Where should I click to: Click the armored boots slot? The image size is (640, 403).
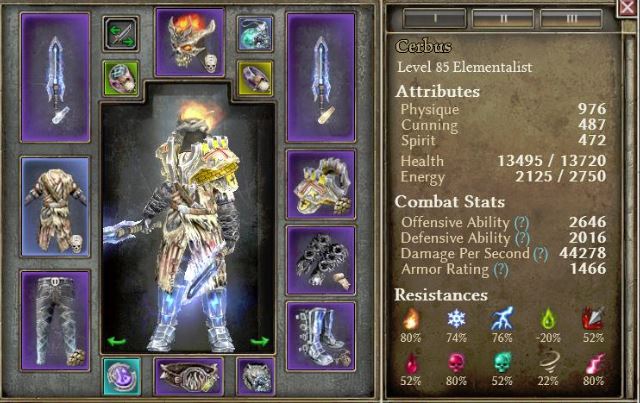tap(321, 332)
